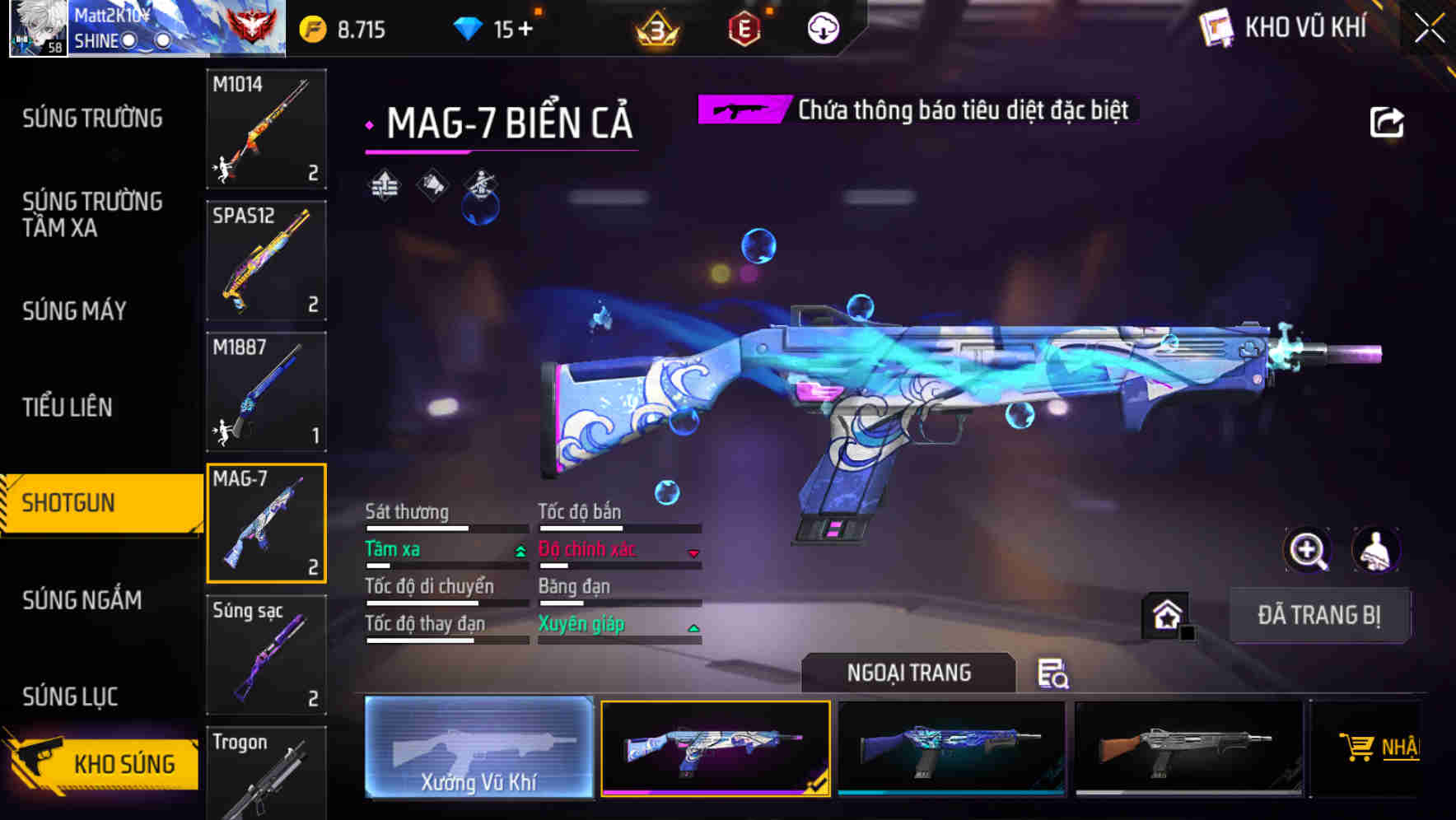This screenshot has width=1456, height=820.
Task: Click the share icon top right
Action: click(x=1387, y=120)
